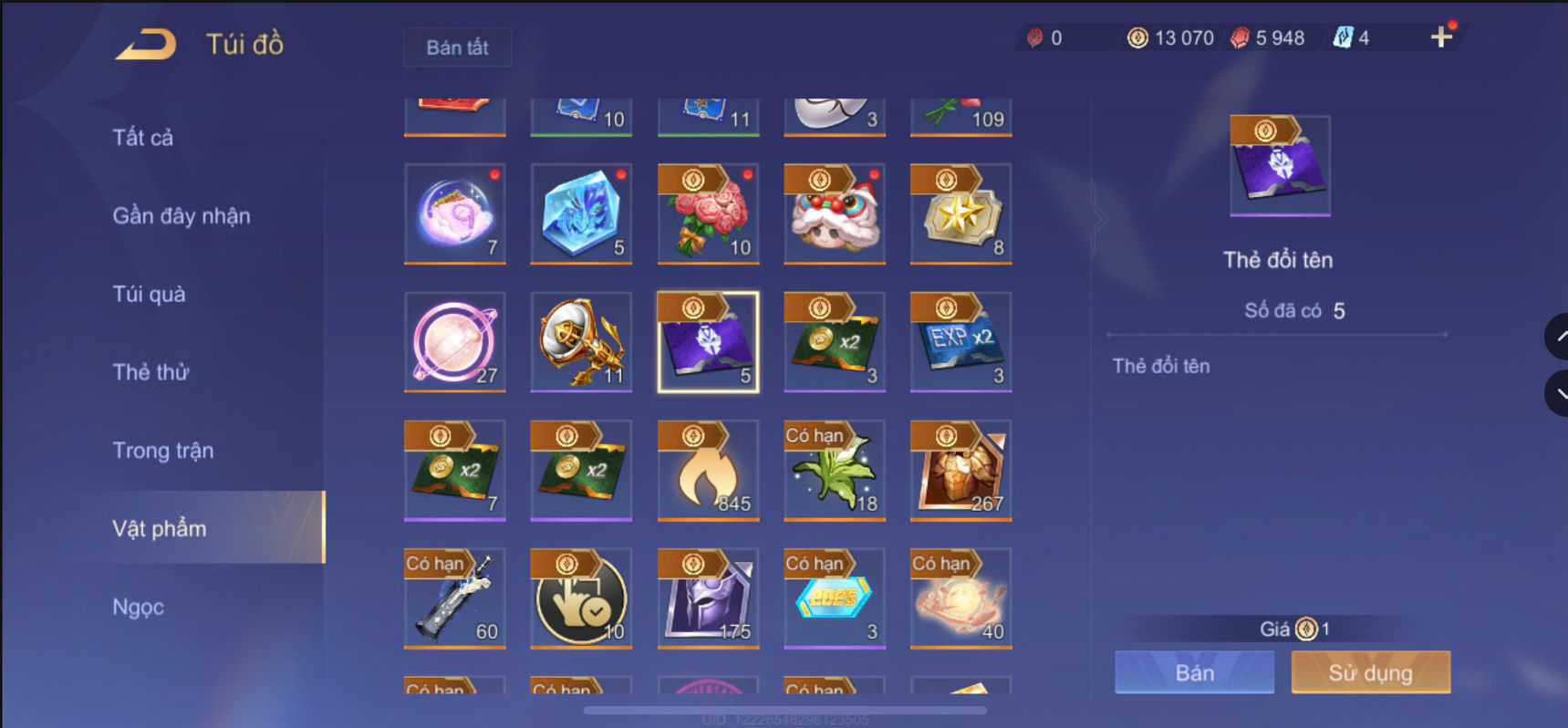1568x728 pixels.
Task: Select the flame item with 845 count
Action: point(708,471)
